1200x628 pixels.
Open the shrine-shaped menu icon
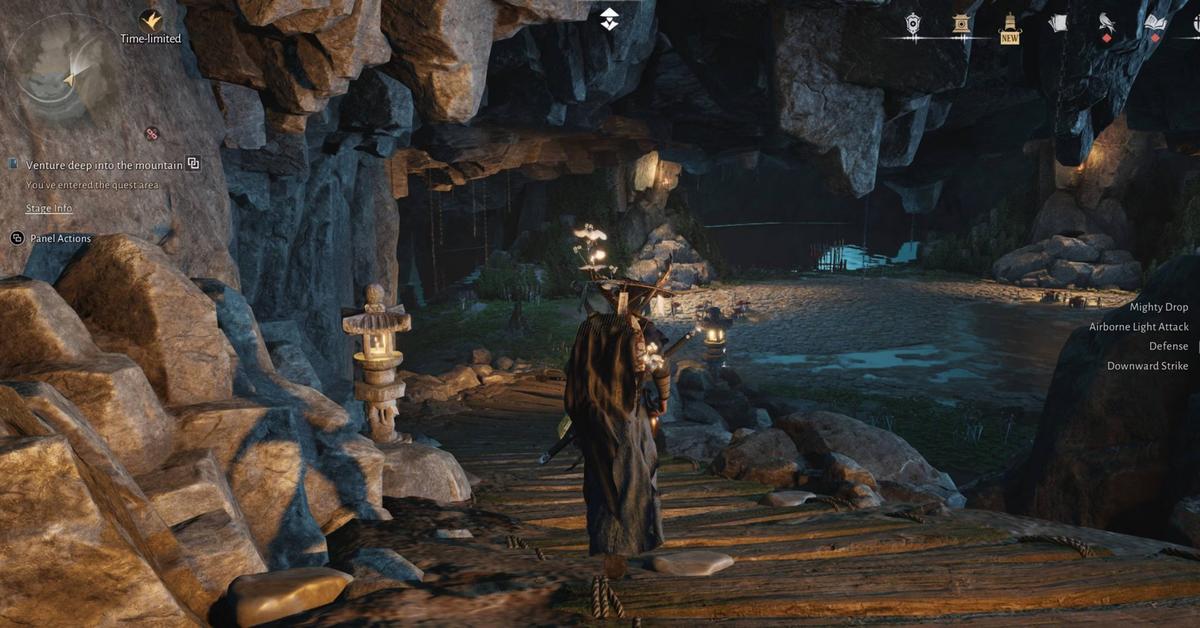(961, 24)
